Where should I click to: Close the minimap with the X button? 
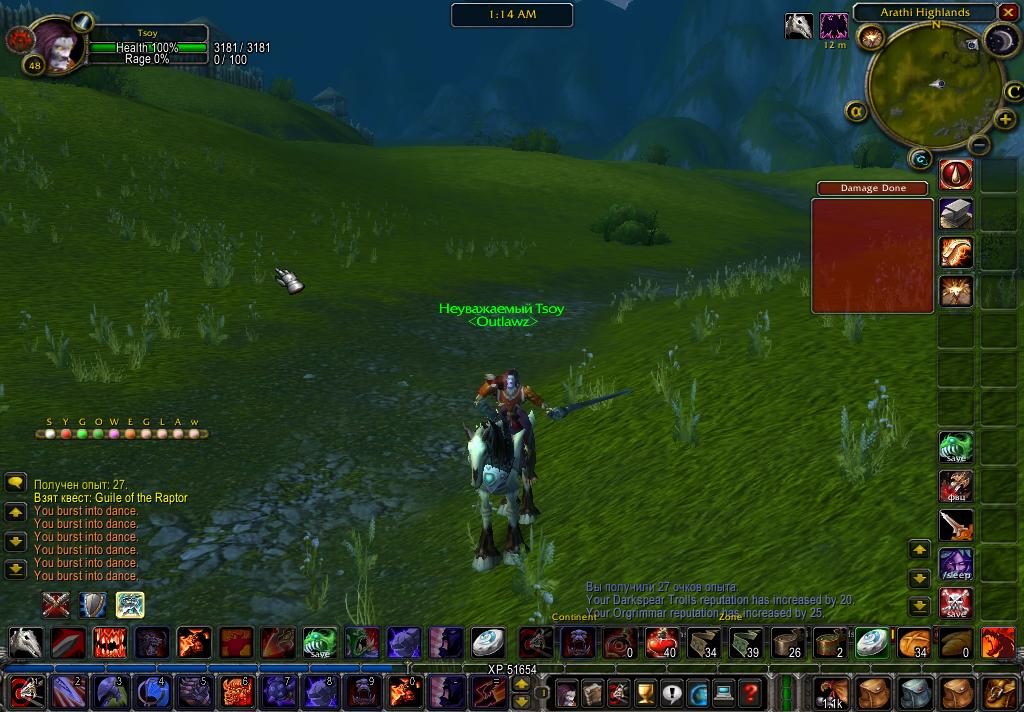(1008, 12)
